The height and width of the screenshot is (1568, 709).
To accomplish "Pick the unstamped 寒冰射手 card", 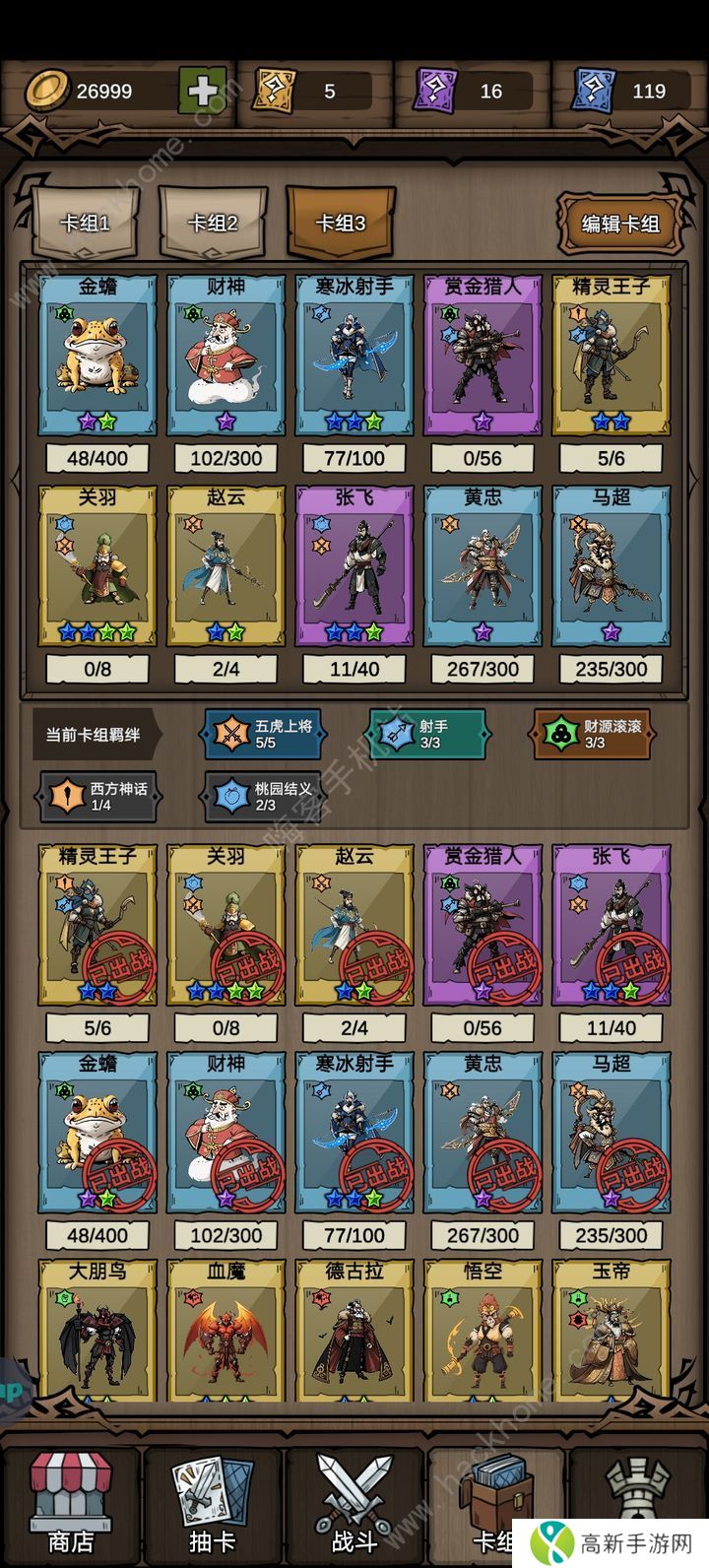I will point(354,355).
